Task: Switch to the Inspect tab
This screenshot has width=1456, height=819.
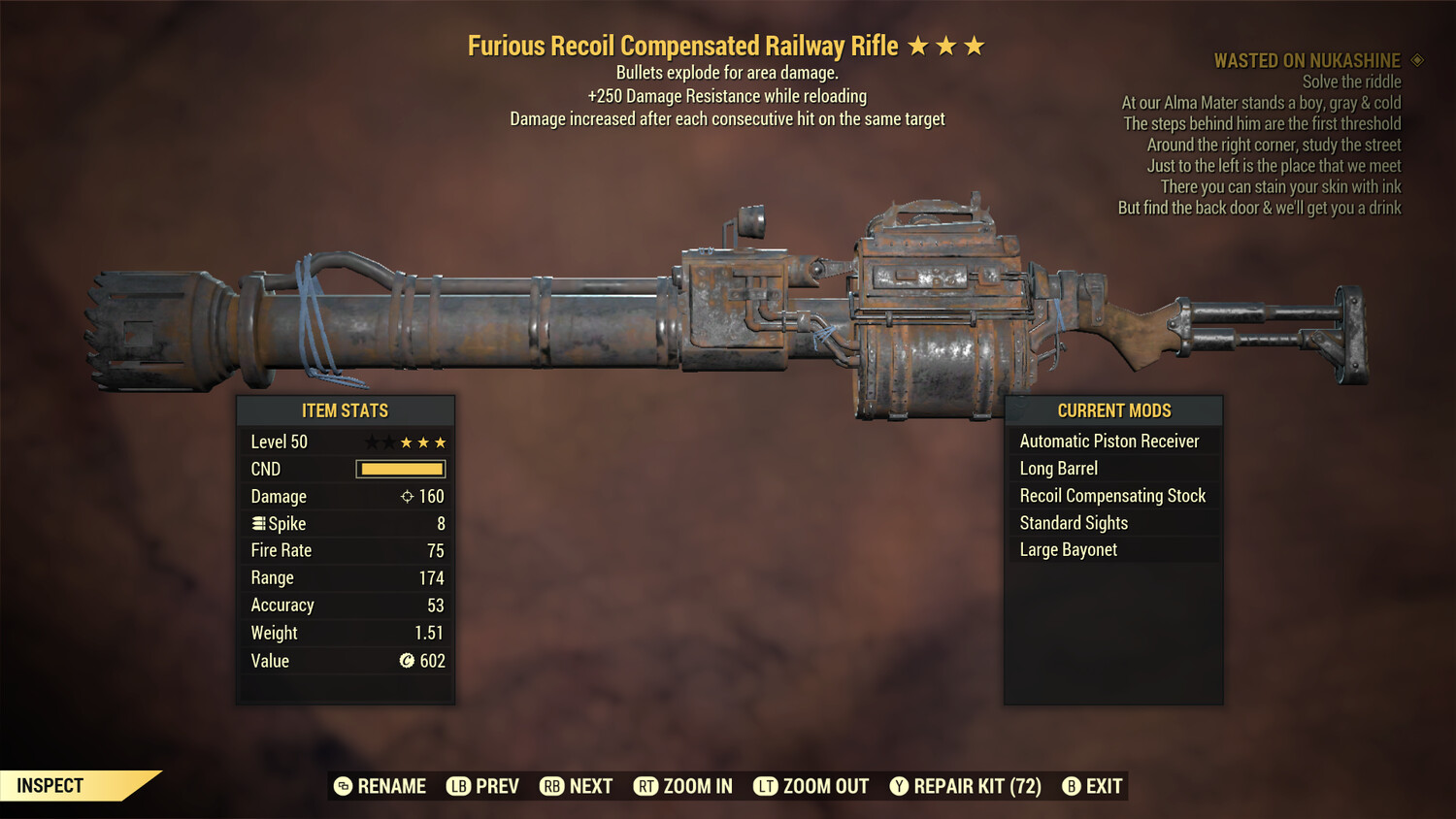Action: coord(49,785)
